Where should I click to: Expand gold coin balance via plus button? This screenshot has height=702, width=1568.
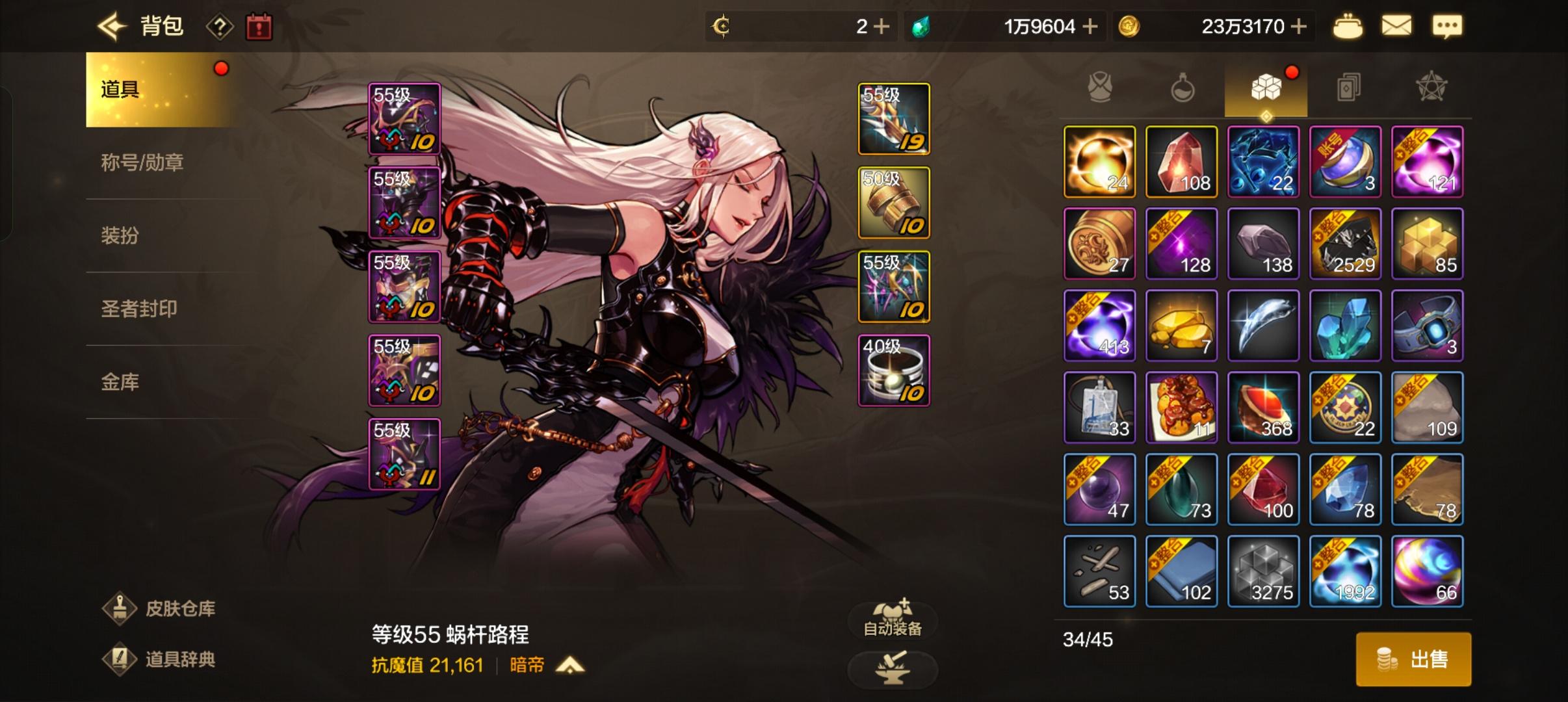point(1298,26)
